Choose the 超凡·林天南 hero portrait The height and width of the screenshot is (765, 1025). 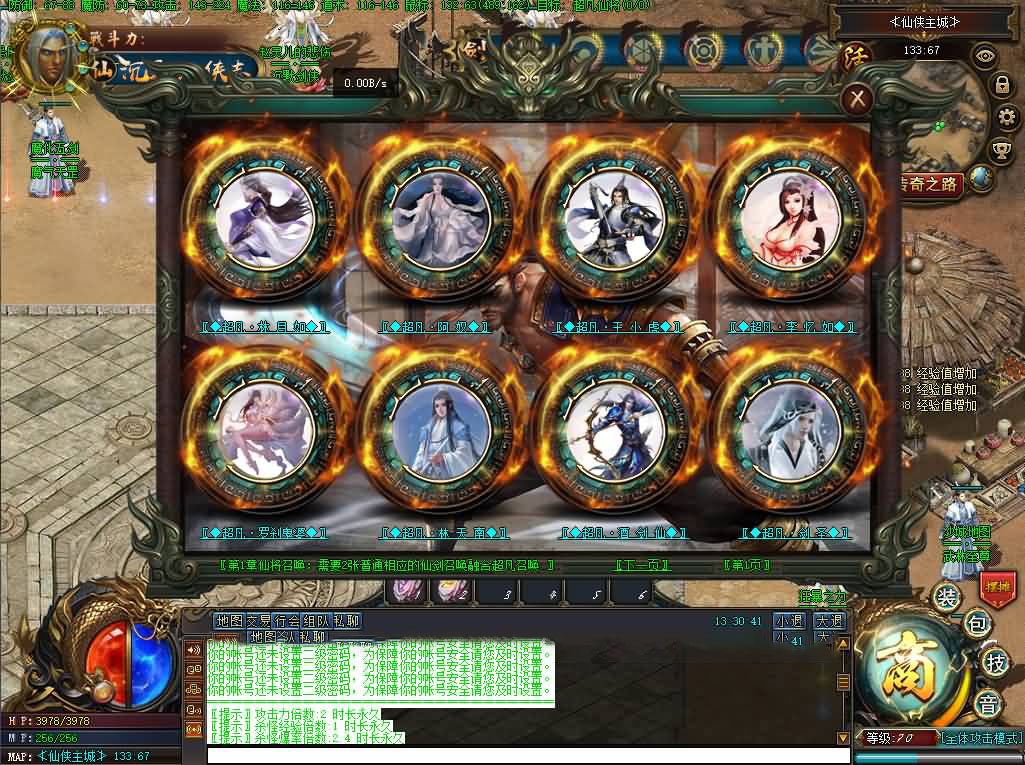(439, 430)
